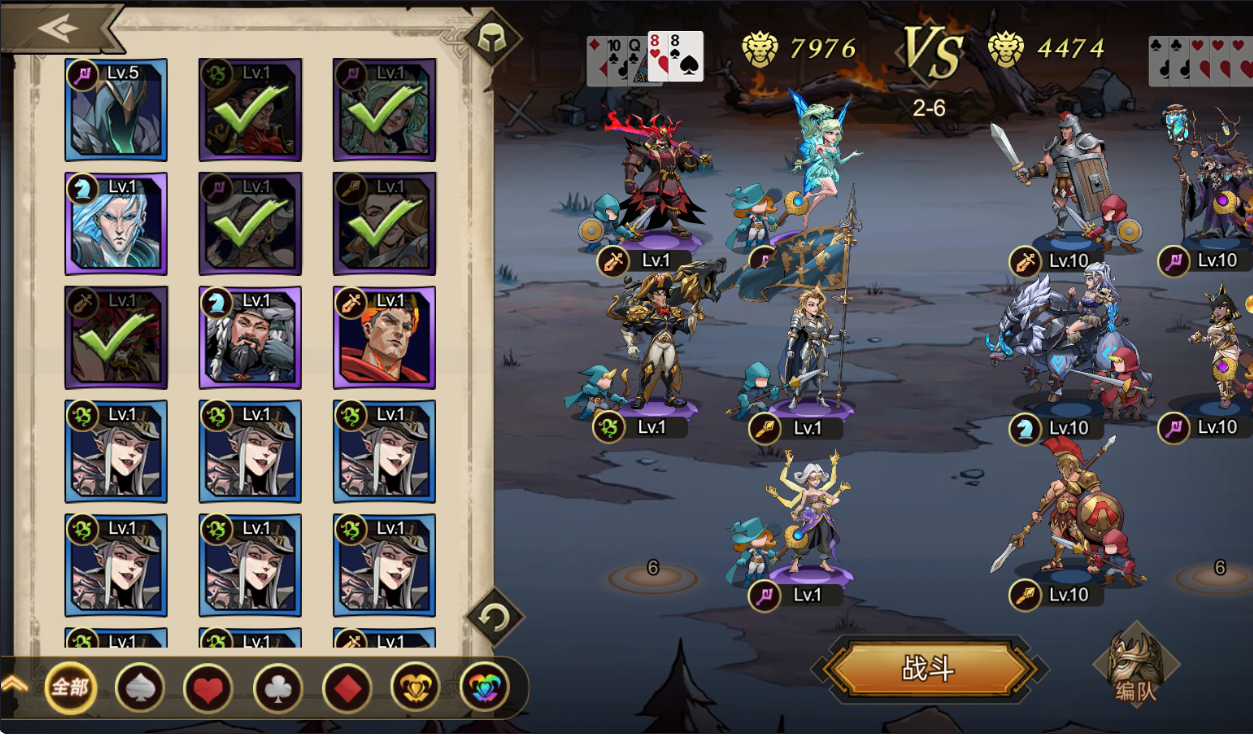
Task: Select the 全部 filter tab
Action: (71, 688)
